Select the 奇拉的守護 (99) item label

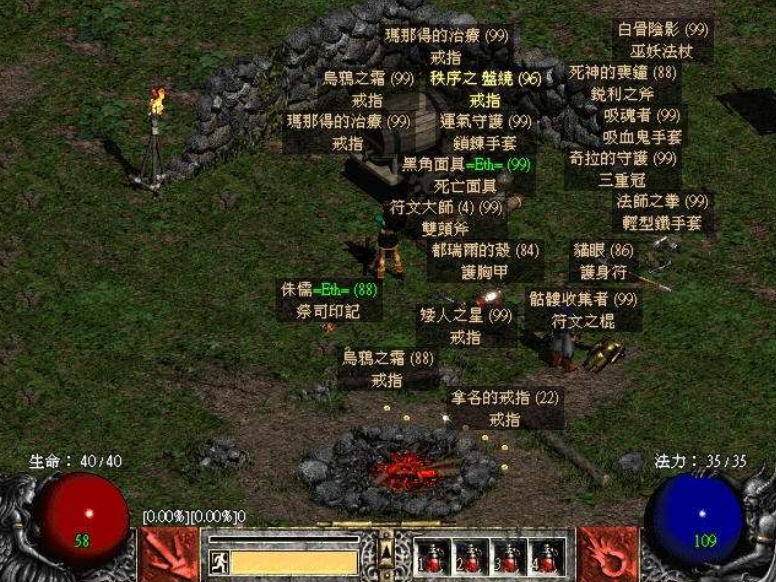(x=624, y=159)
